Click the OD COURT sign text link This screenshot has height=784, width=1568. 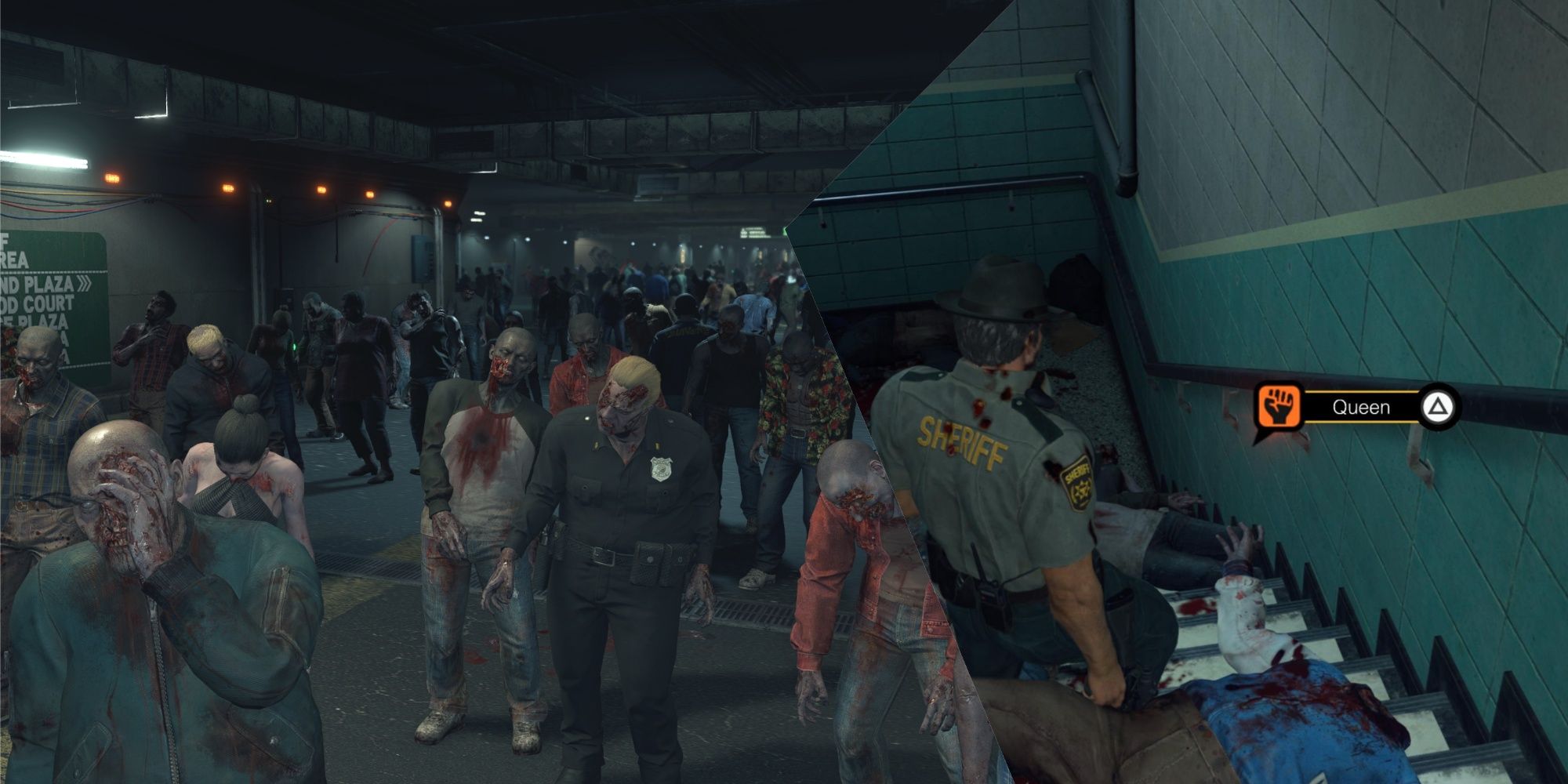[x=38, y=301]
